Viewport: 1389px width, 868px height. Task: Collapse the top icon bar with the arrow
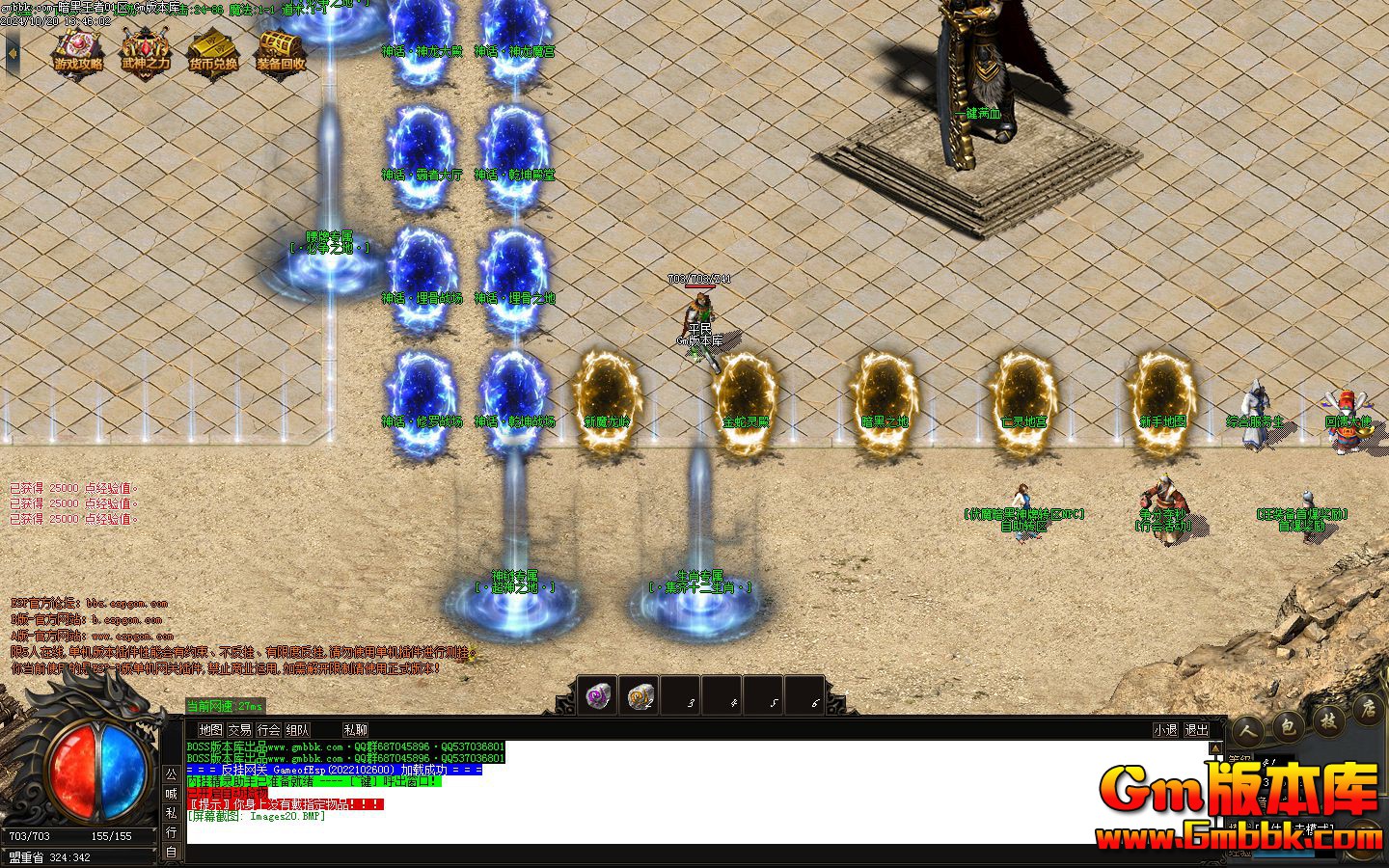click(x=12, y=53)
